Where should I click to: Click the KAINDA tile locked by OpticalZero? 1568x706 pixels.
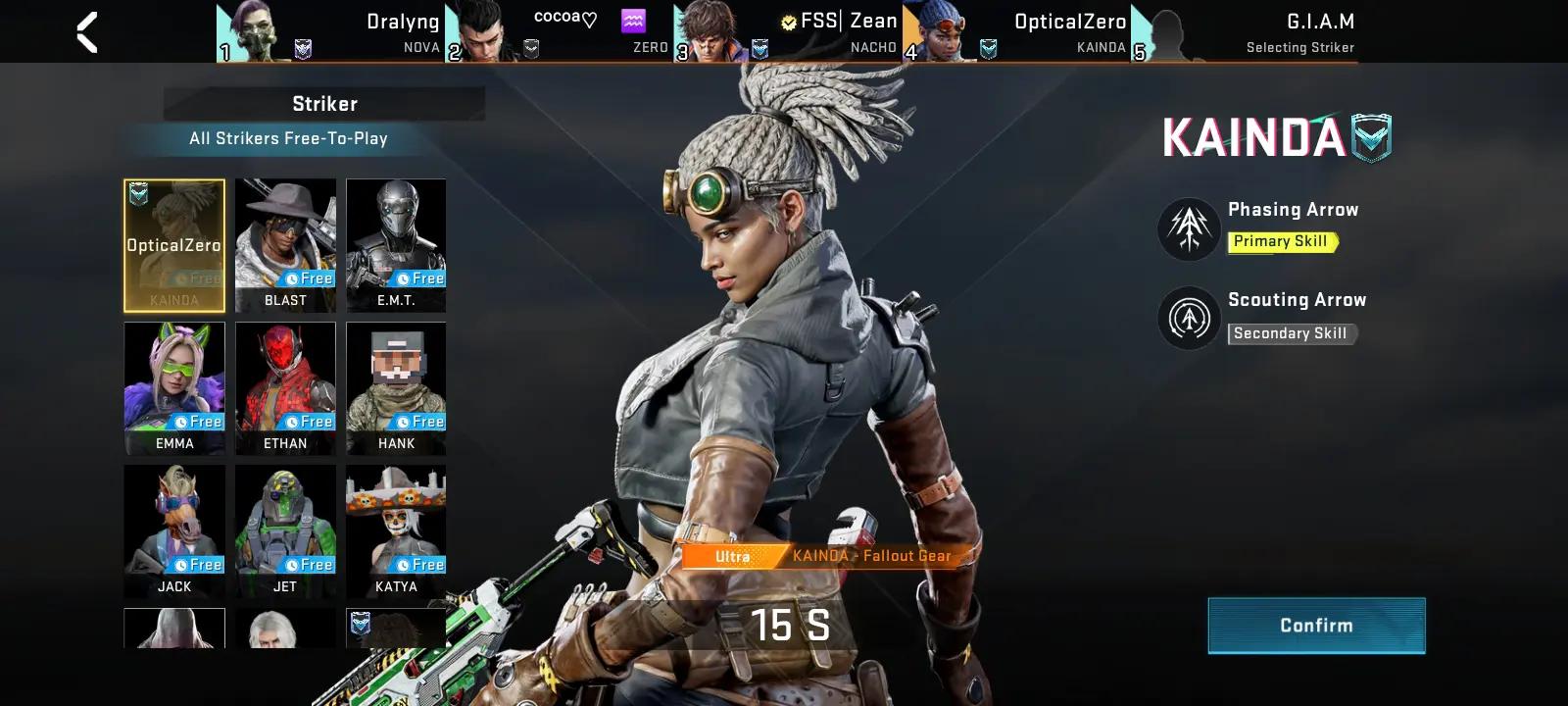[x=174, y=245]
